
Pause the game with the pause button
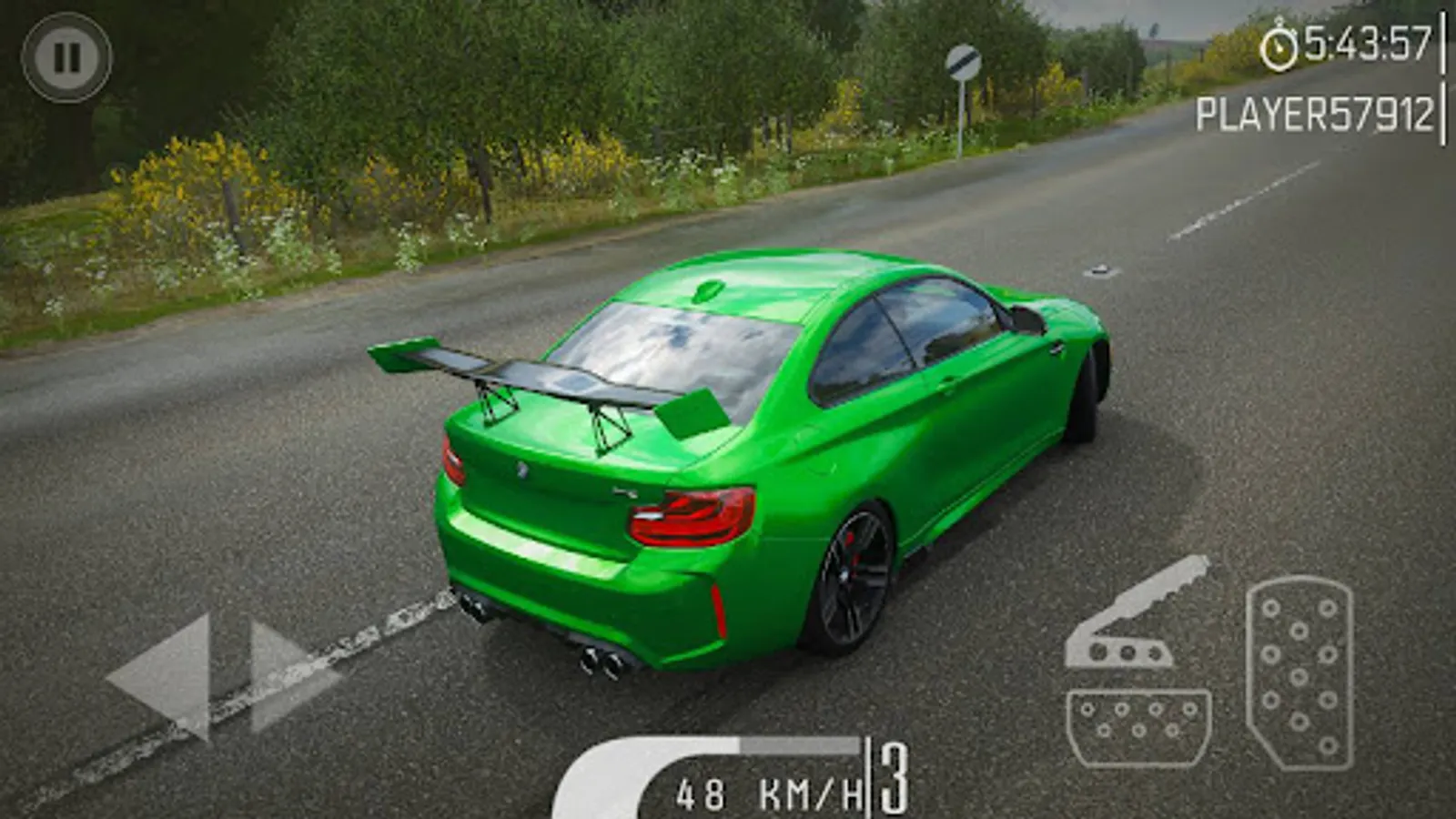pyautogui.click(x=66, y=57)
